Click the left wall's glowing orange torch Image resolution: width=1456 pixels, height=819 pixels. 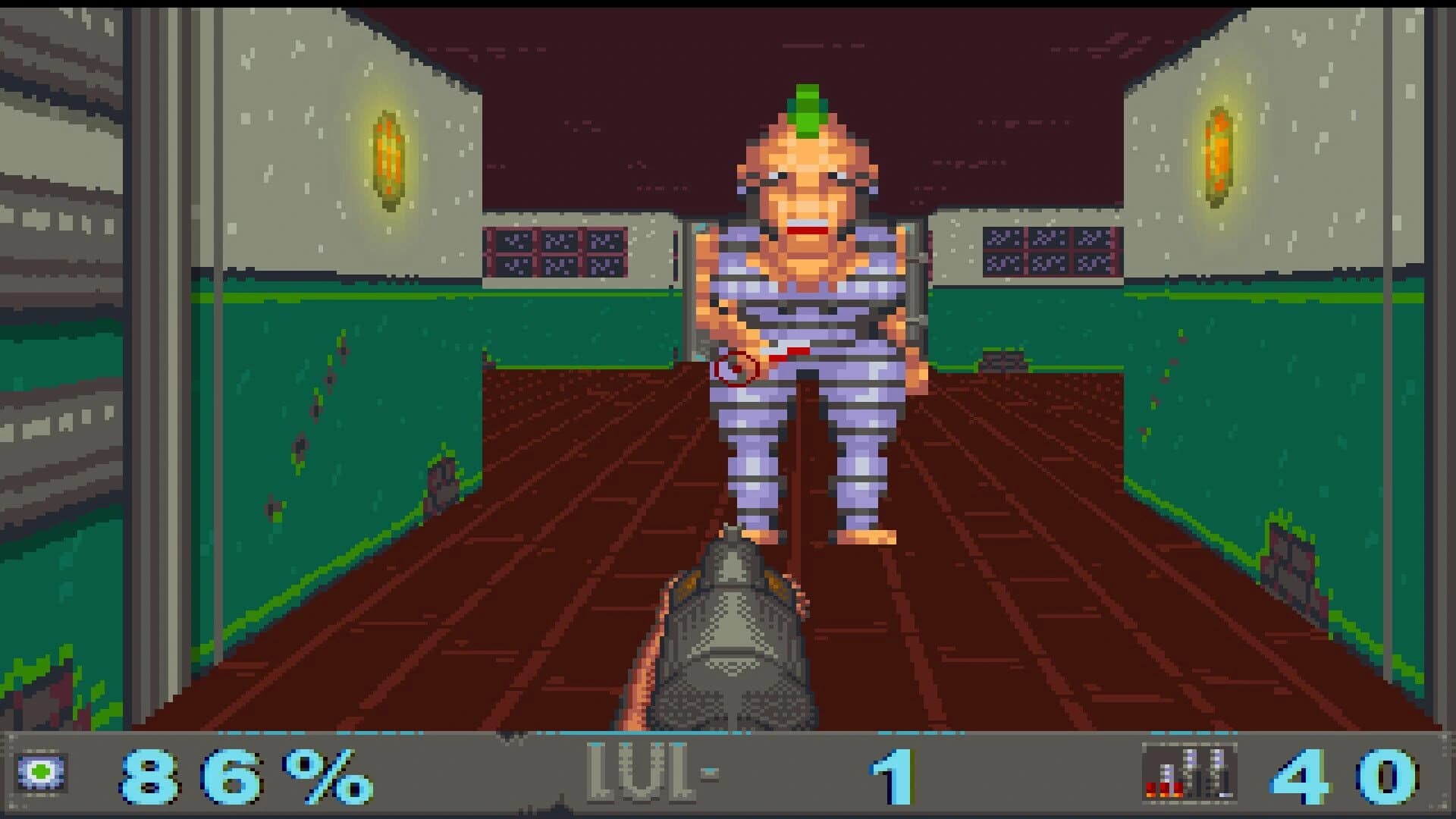388,155
